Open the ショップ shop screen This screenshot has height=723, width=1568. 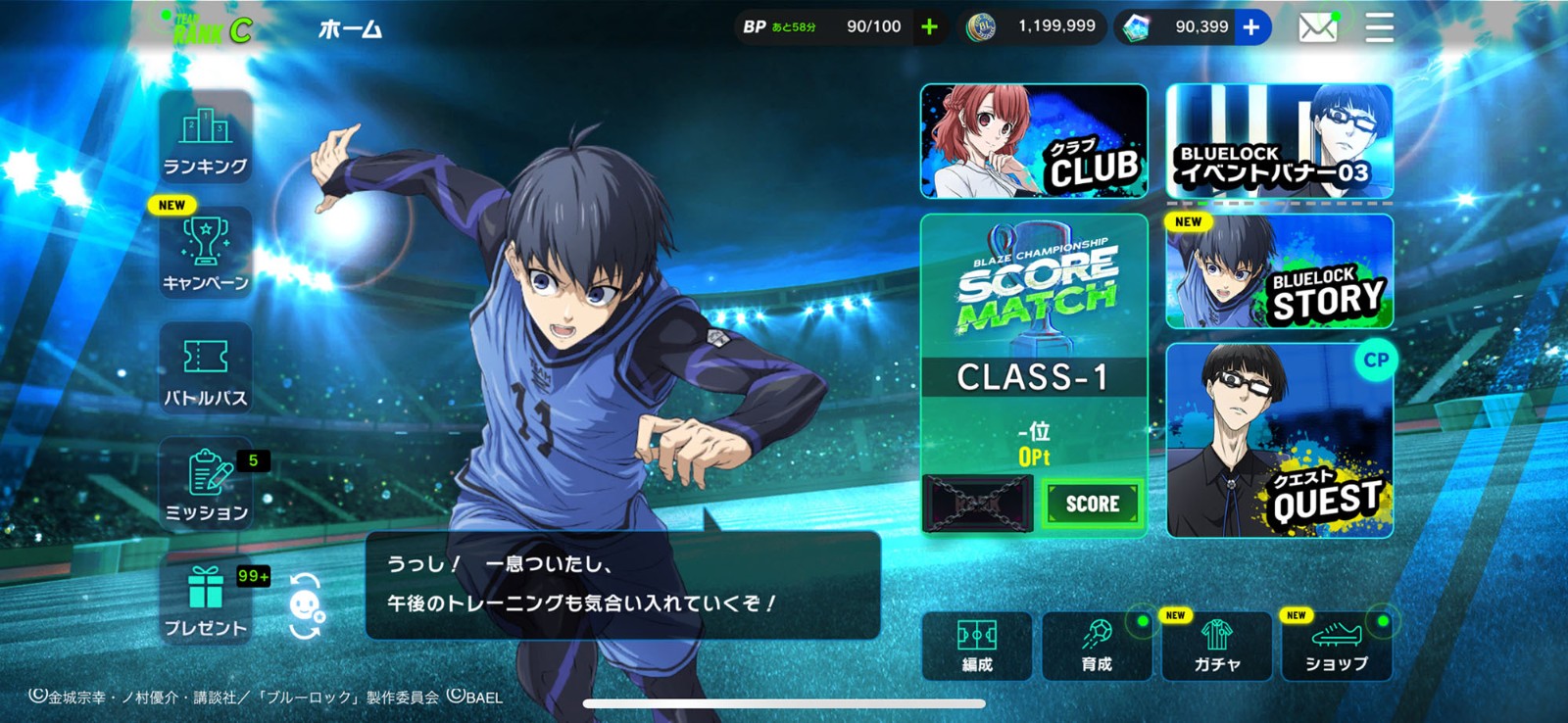pos(1339,647)
